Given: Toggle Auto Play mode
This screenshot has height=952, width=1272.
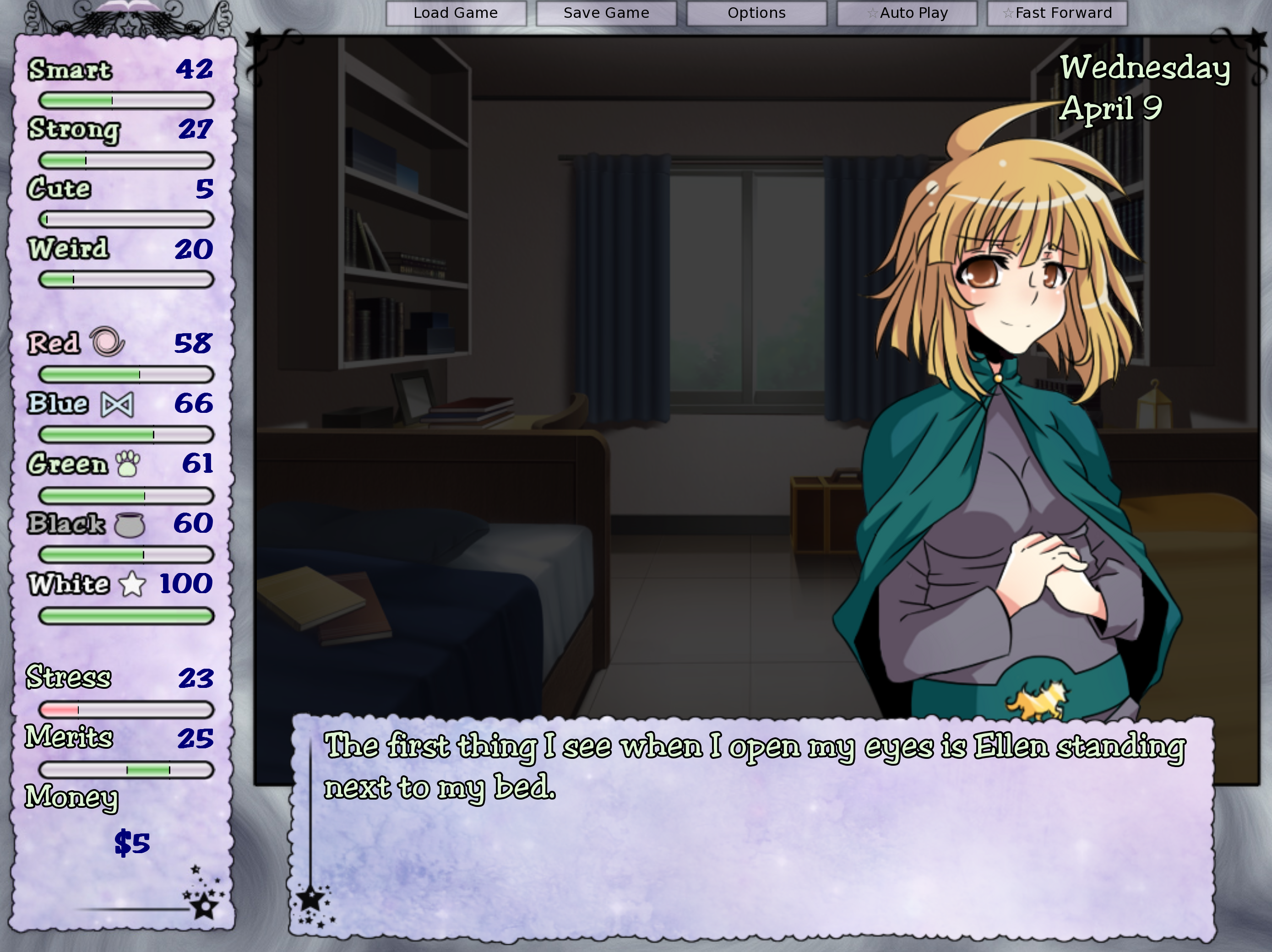Looking at the screenshot, I should click(907, 13).
